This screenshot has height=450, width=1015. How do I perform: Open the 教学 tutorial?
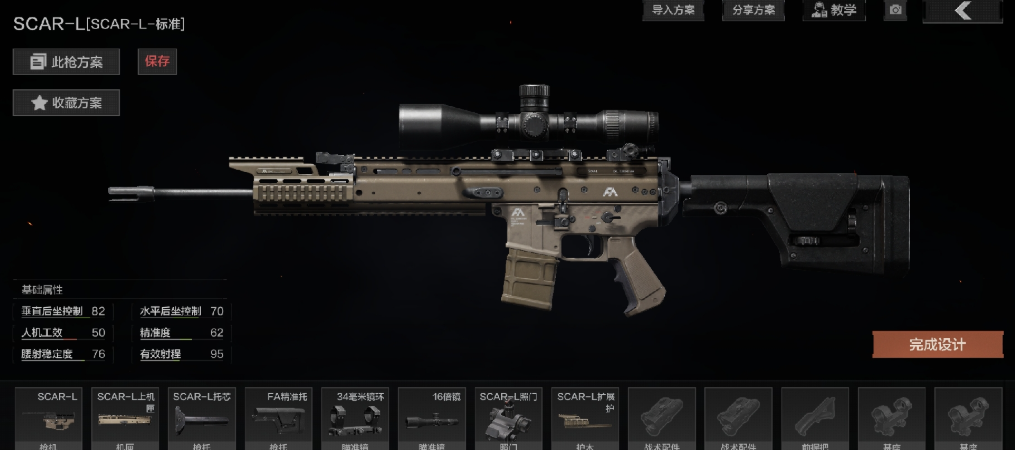click(x=834, y=10)
